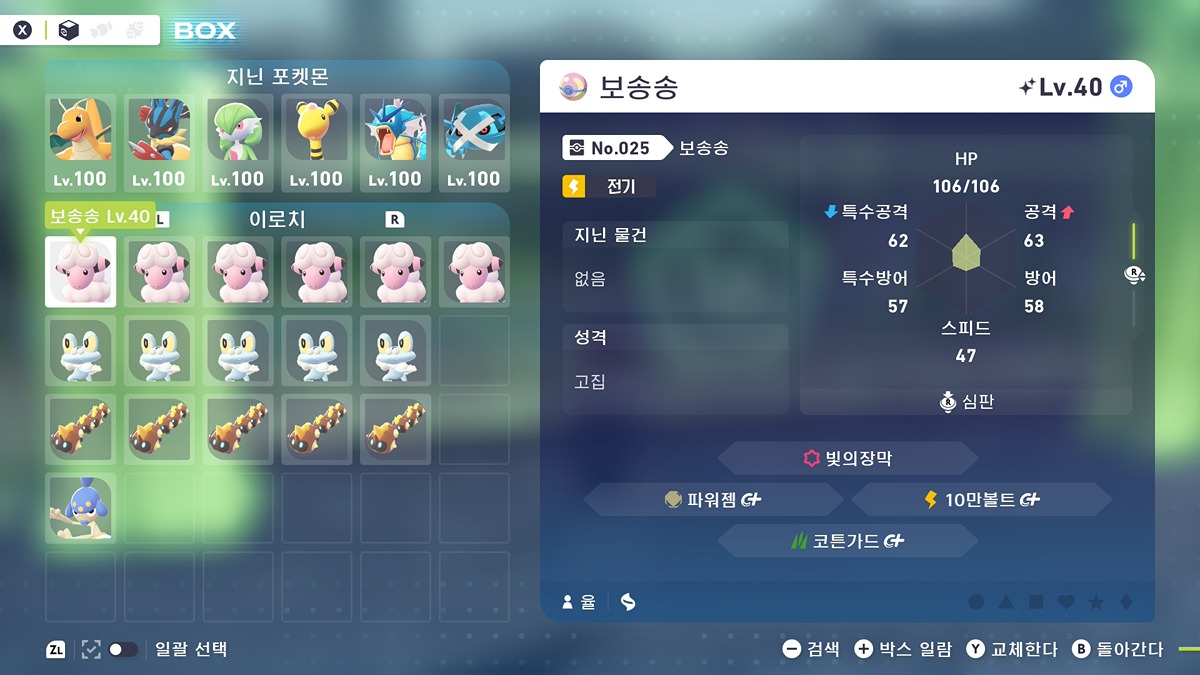Select the blue Pokémon holding a bone
The image size is (1200, 675).
click(x=80, y=508)
